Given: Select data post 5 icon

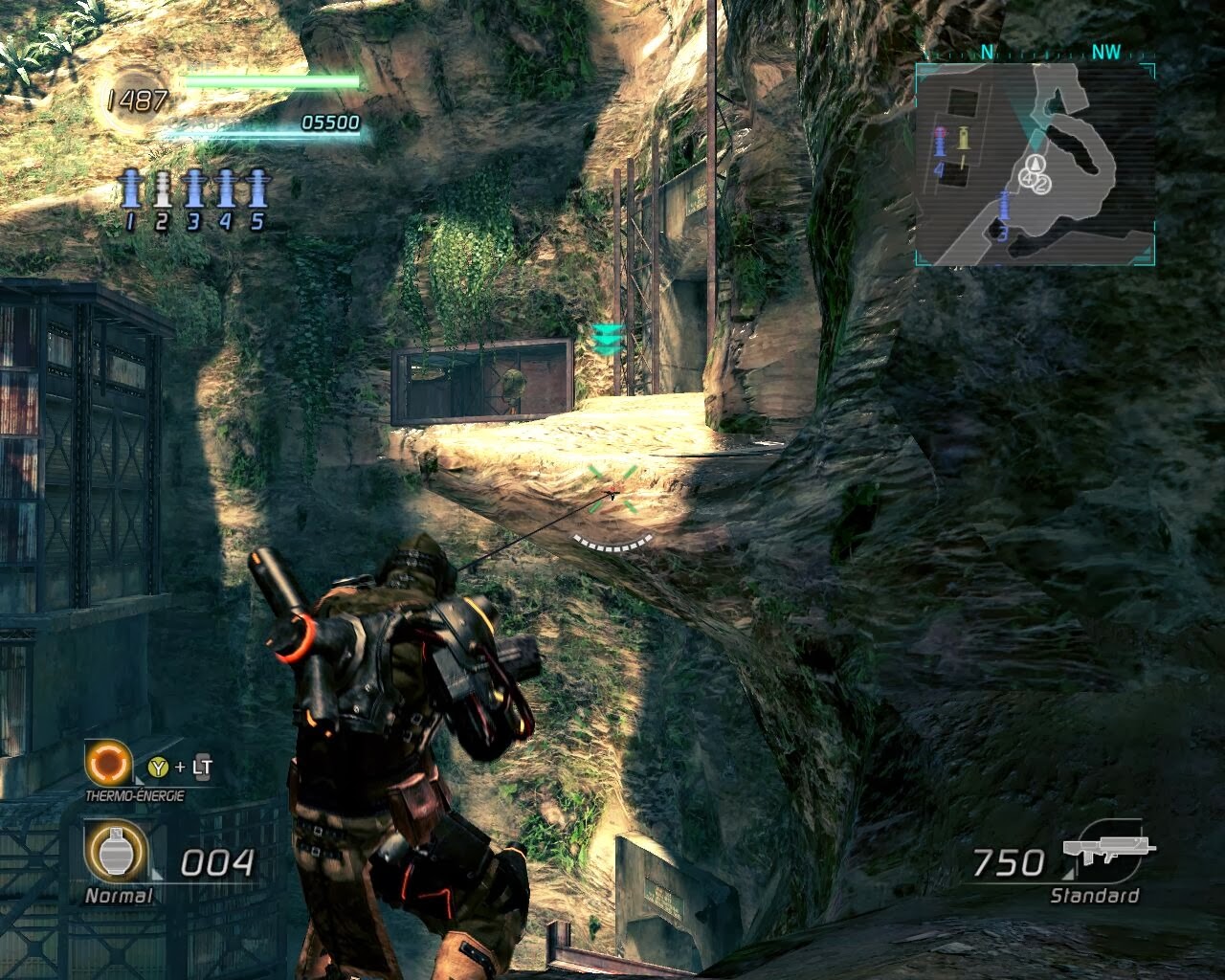Looking at the screenshot, I should point(256,189).
